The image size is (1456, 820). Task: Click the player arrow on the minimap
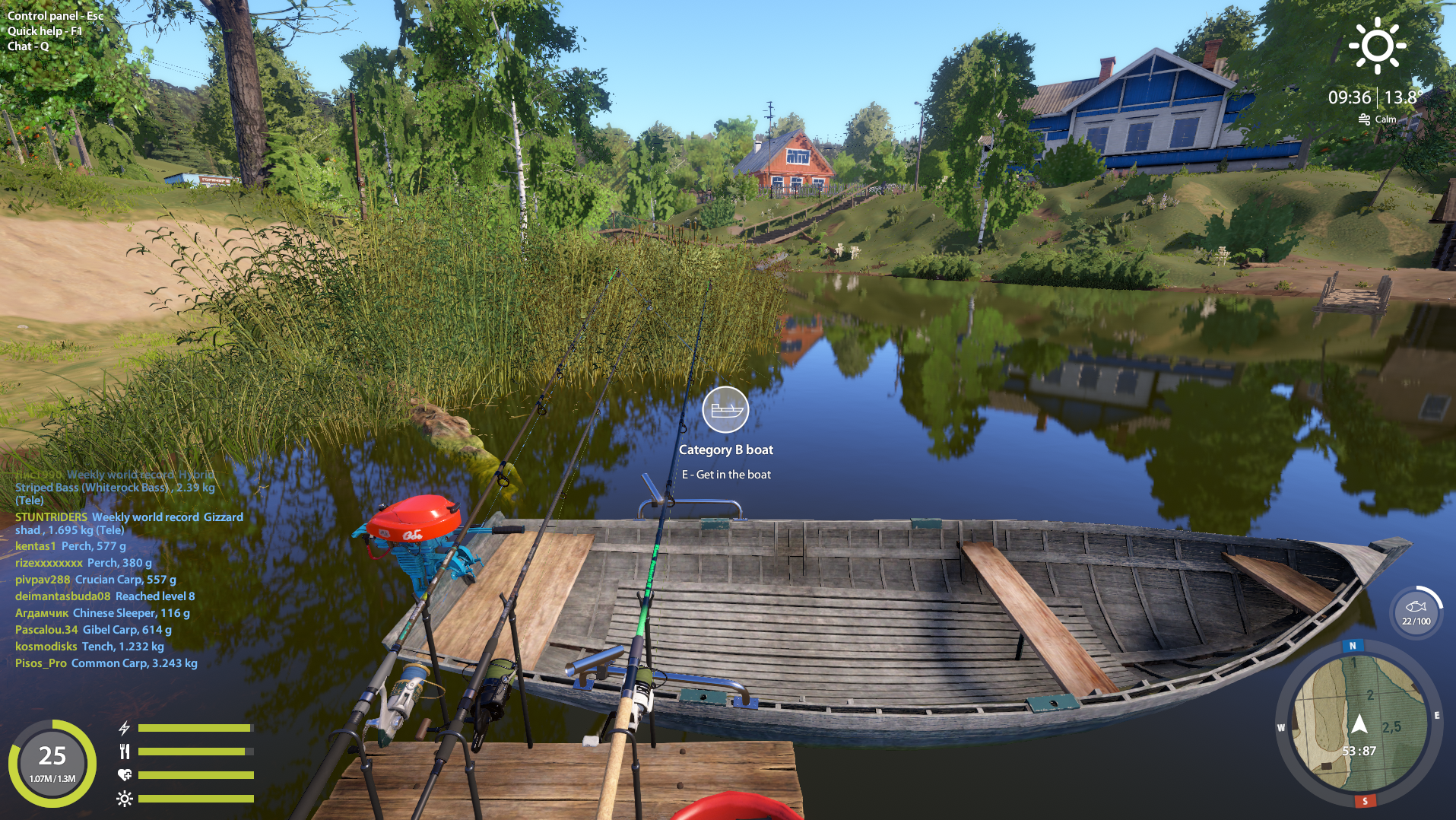pyautogui.click(x=1359, y=723)
